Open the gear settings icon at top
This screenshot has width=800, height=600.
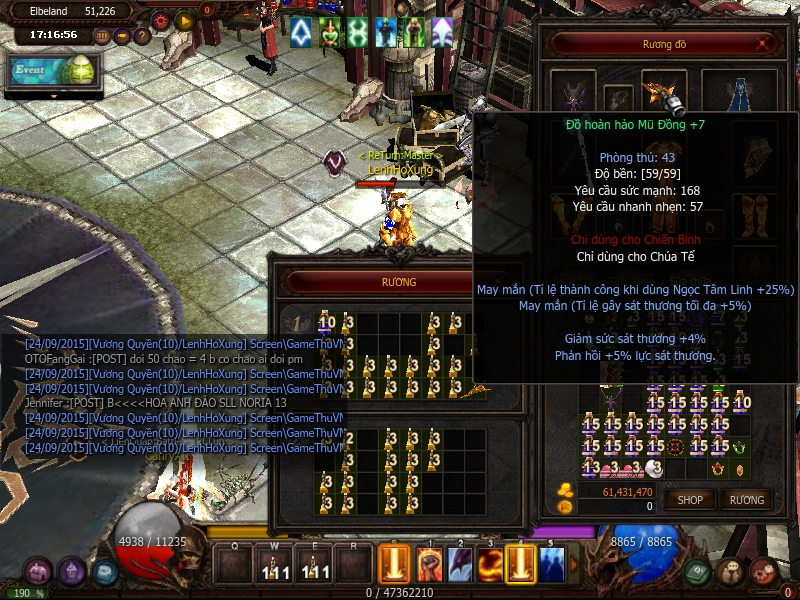(x=160, y=19)
